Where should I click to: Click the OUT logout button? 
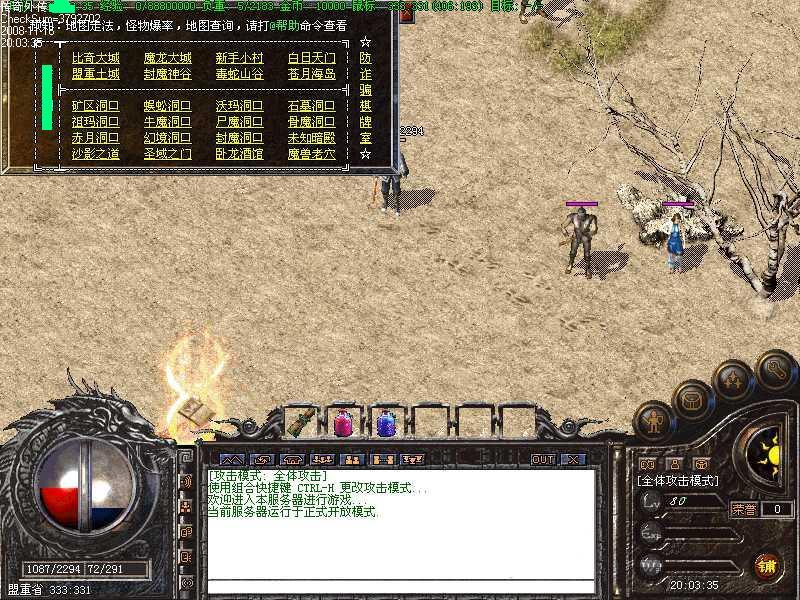click(542, 459)
